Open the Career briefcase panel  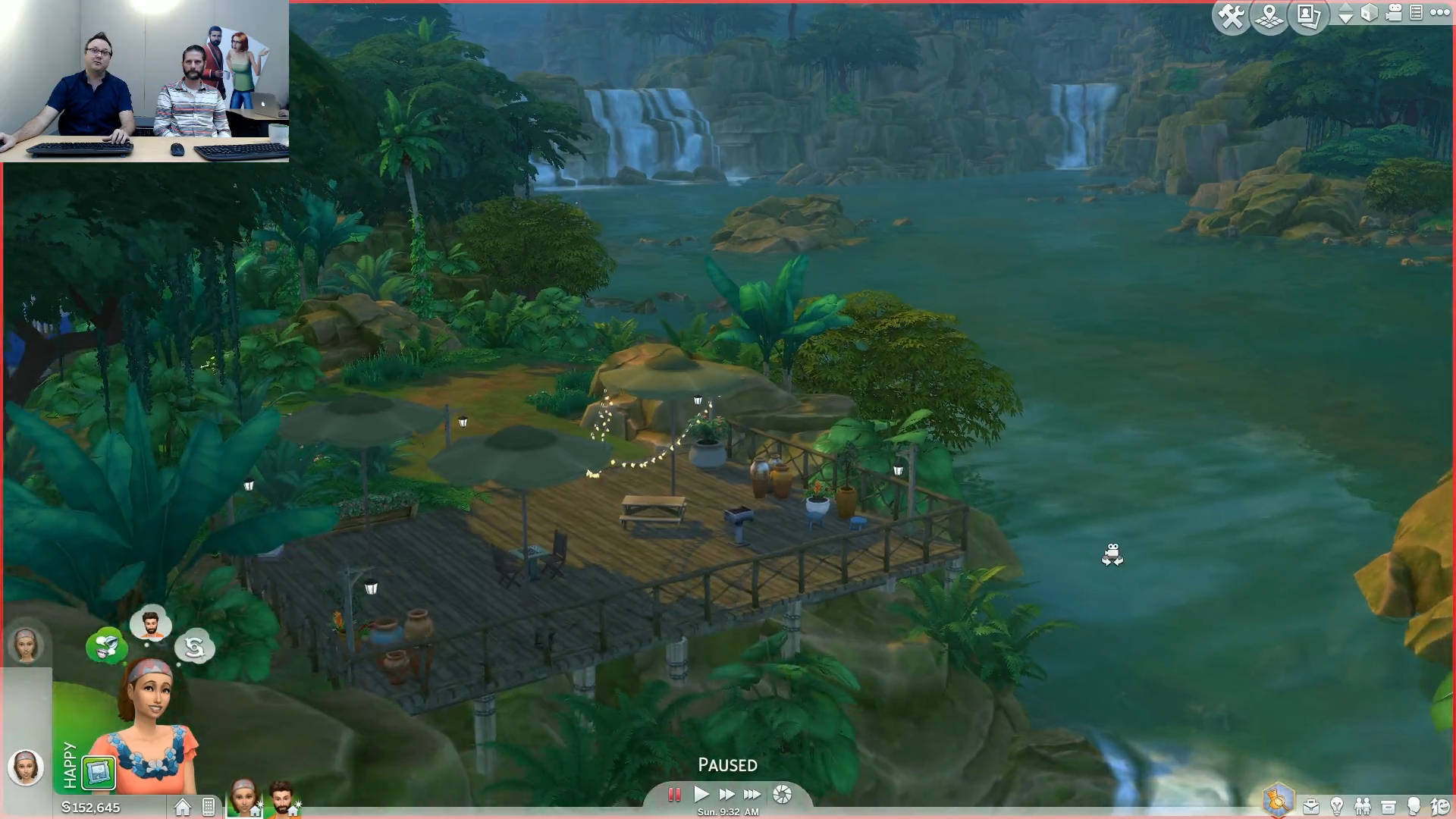tap(1310, 806)
